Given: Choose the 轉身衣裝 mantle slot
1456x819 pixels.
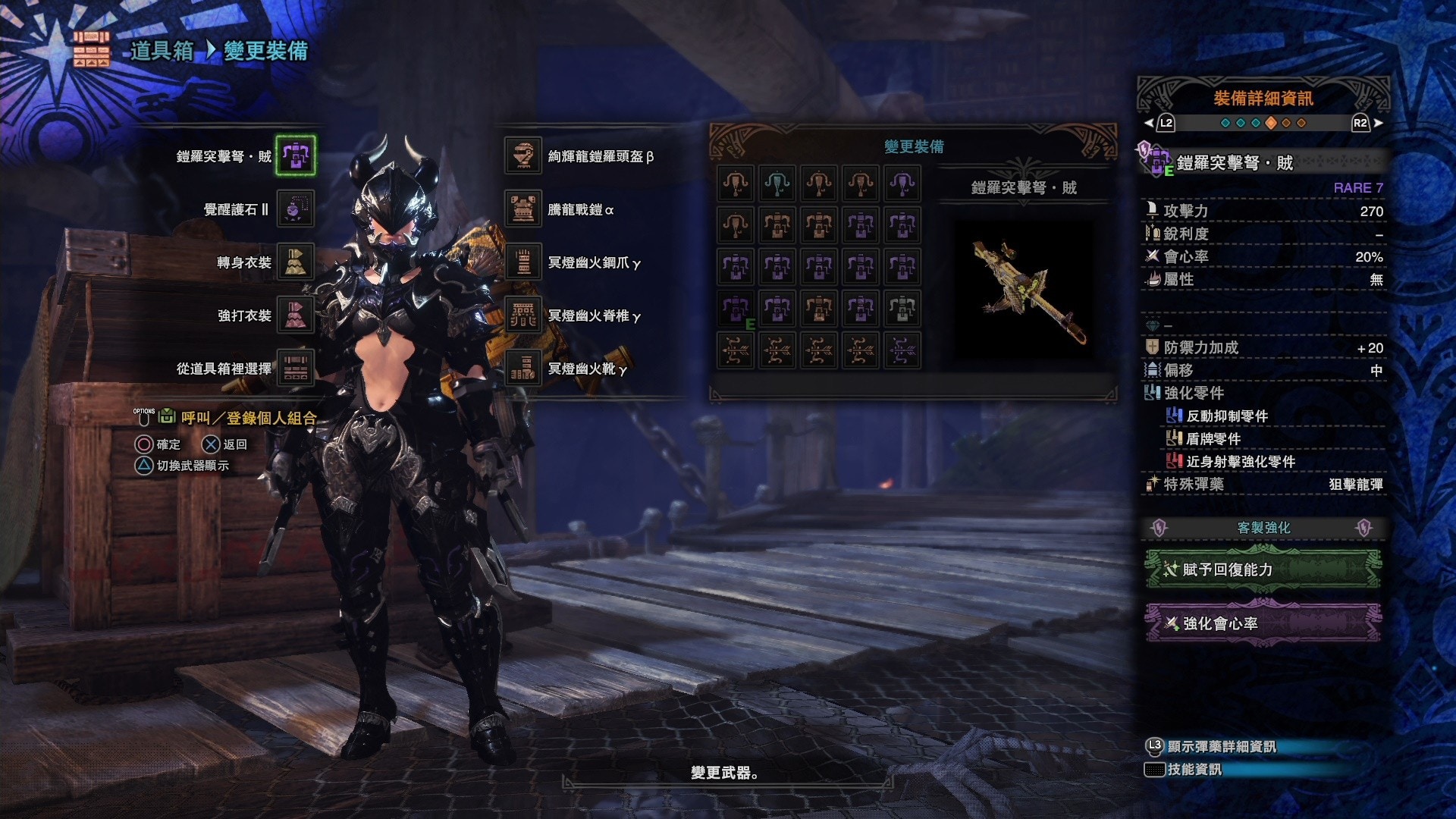Looking at the screenshot, I should coord(295,262).
